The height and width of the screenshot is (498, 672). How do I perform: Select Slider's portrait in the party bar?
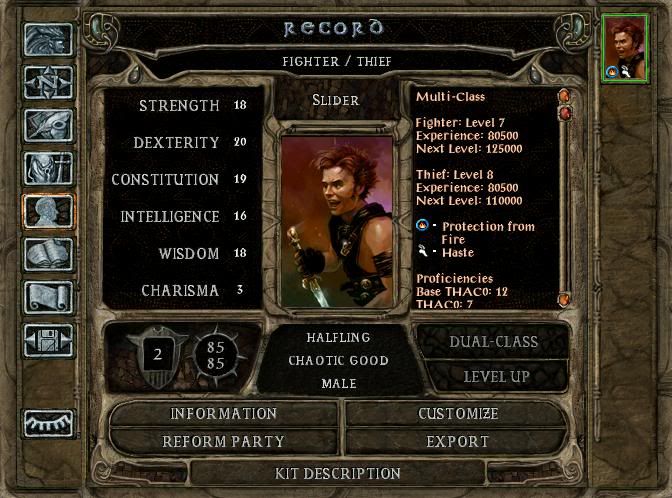point(625,47)
